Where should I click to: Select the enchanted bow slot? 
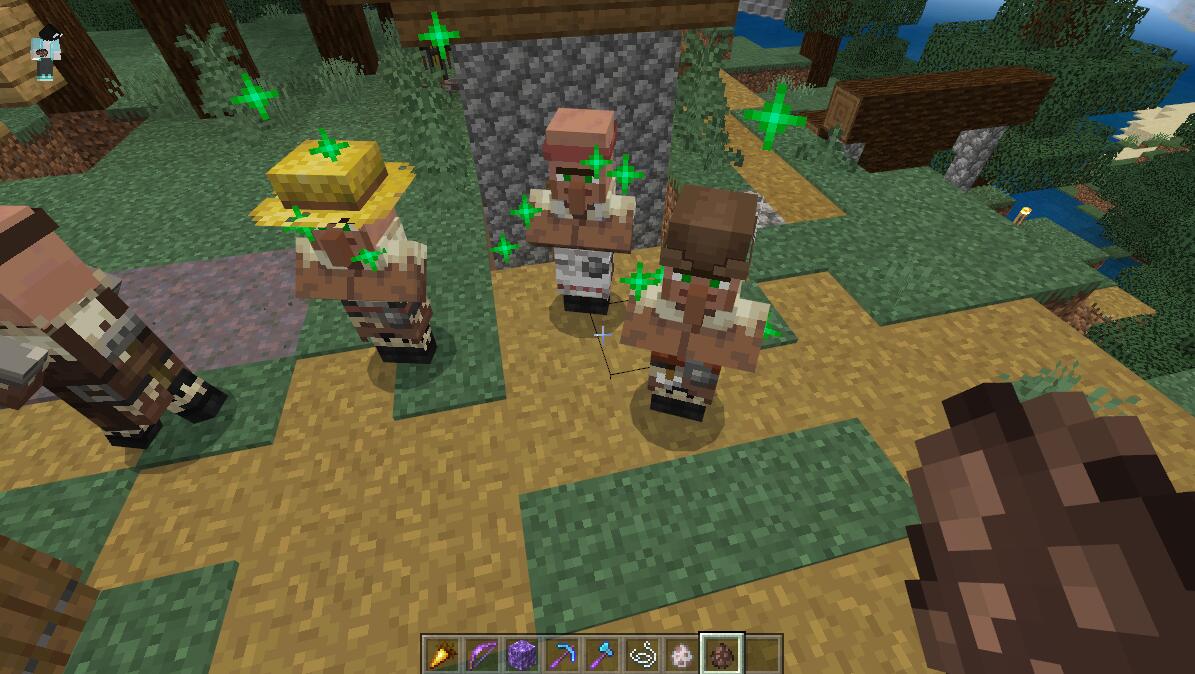pyautogui.click(x=481, y=654)
